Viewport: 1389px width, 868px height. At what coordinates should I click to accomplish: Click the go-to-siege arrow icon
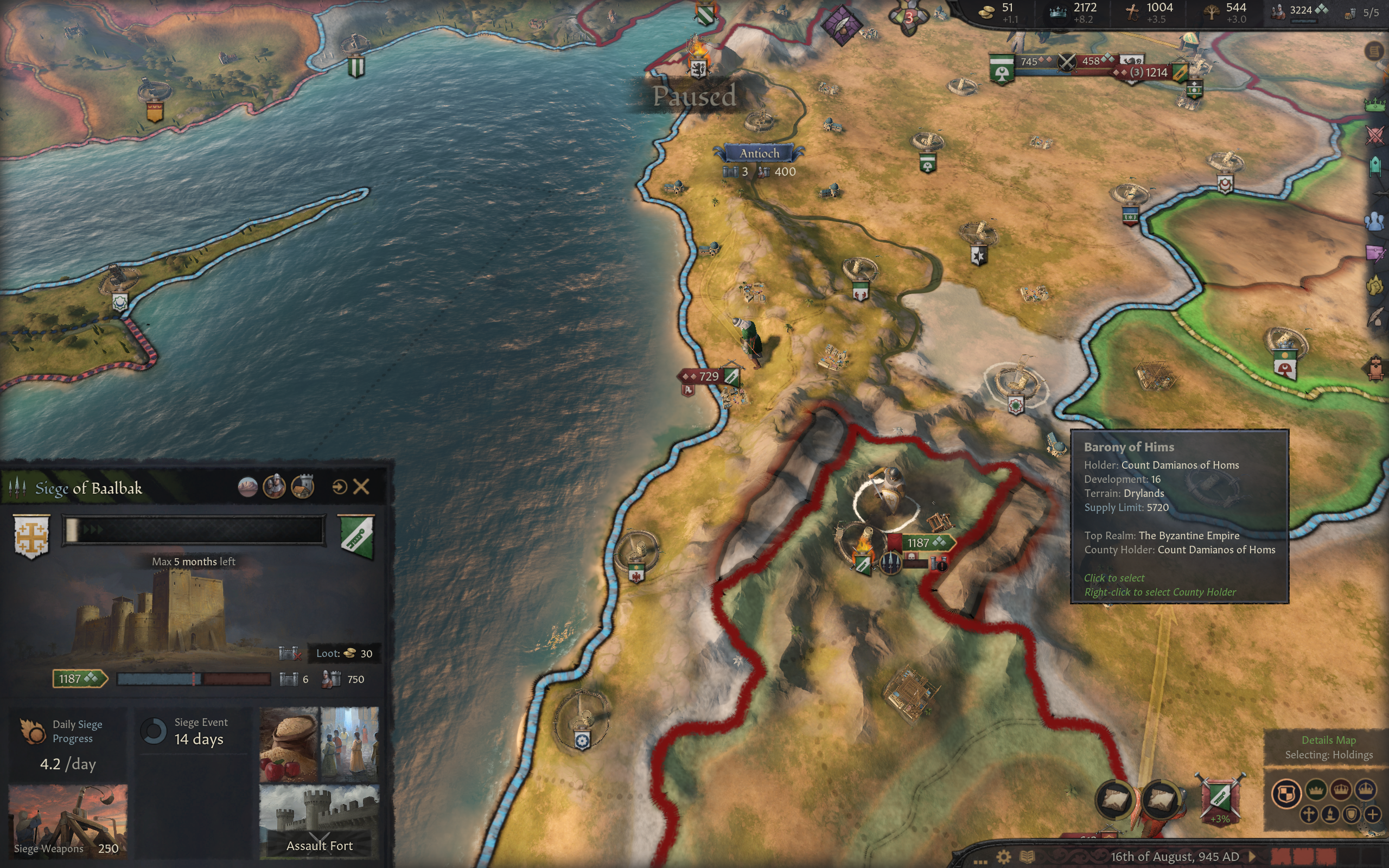coord(339,487)
